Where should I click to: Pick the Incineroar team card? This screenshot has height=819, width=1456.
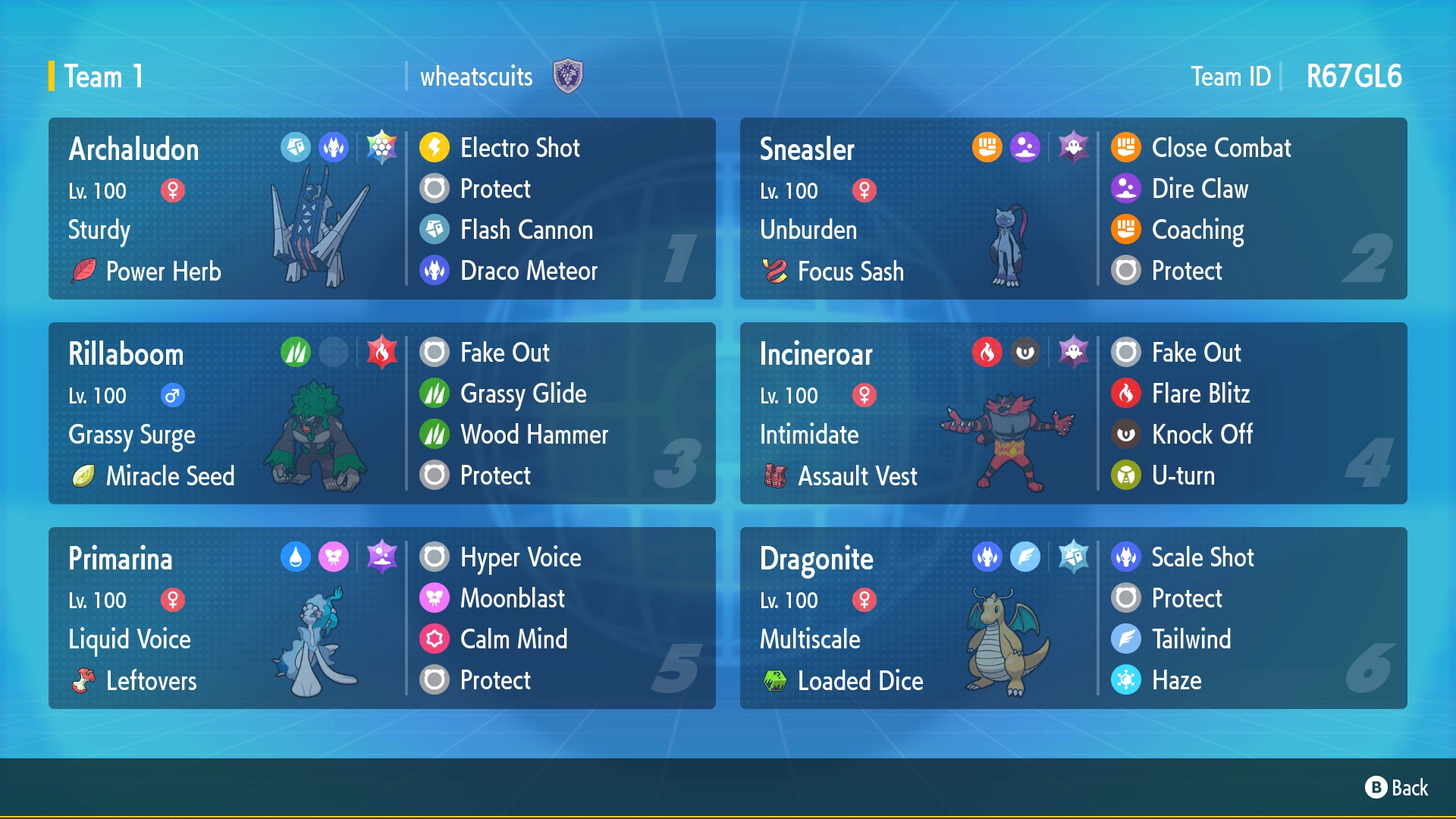[x=919, y=413]
